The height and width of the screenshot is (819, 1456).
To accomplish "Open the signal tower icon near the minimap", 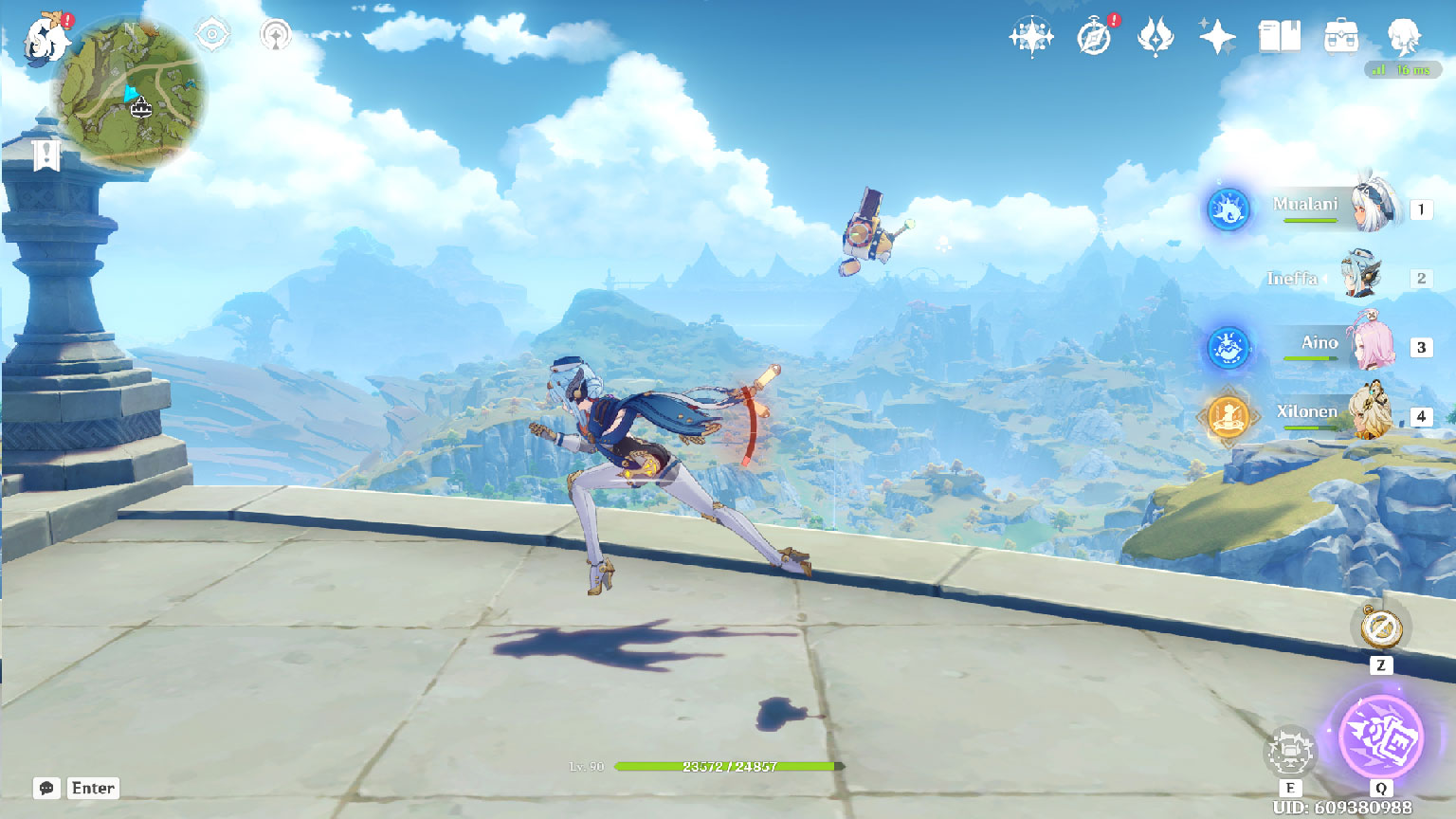I will point(276,36).
